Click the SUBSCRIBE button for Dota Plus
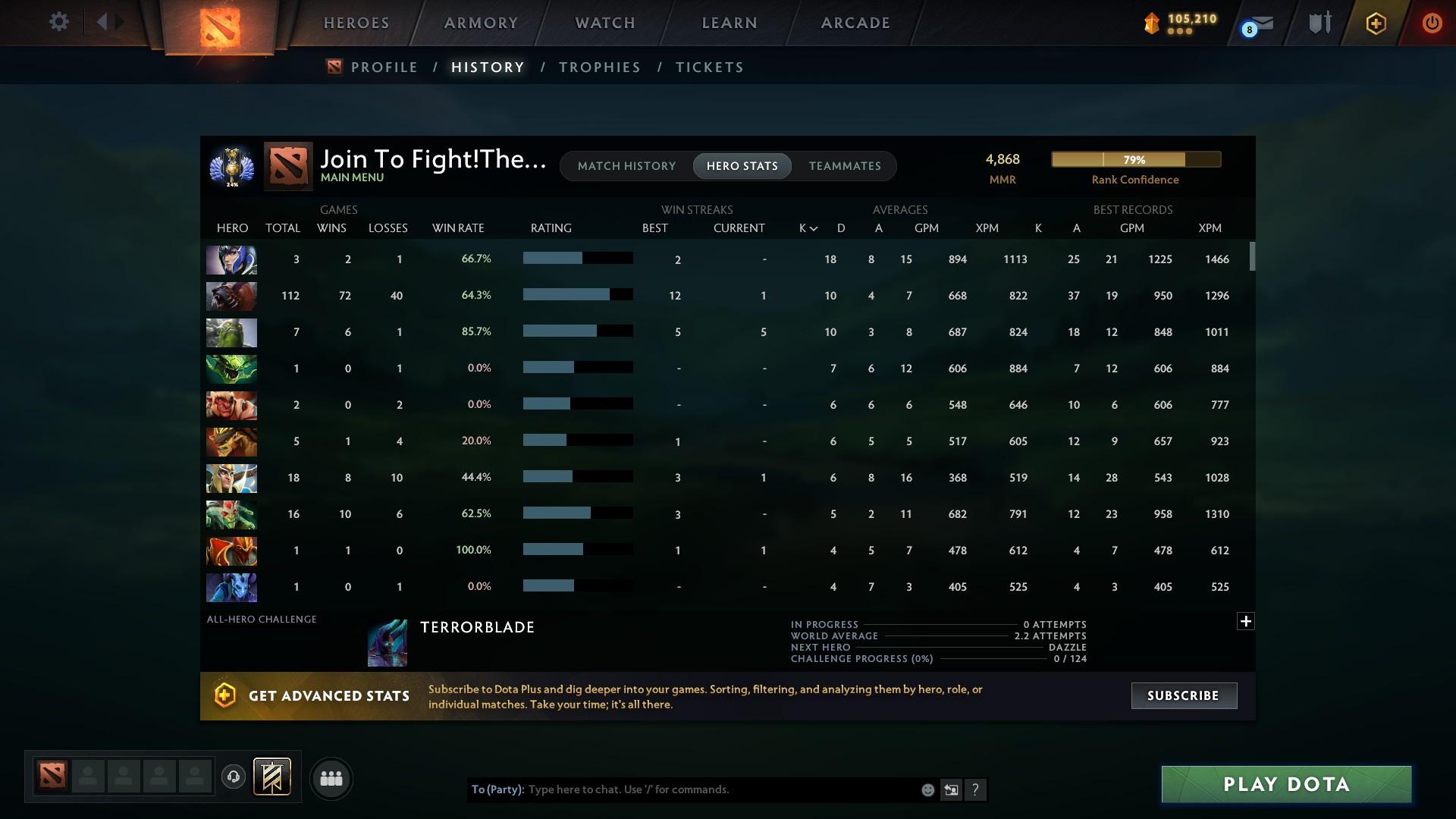Viewport: 1456px width, 819px height. 1183,695
